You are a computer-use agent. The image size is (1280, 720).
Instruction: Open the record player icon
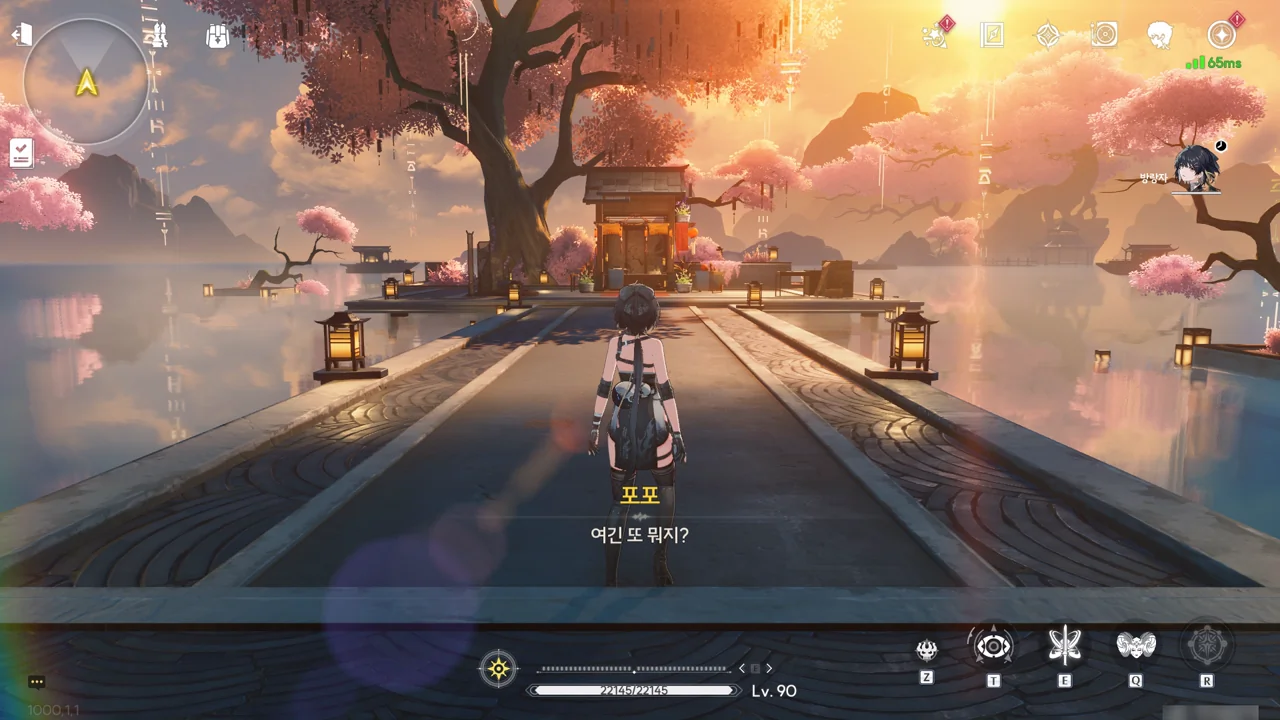(x=1104, y=35)
